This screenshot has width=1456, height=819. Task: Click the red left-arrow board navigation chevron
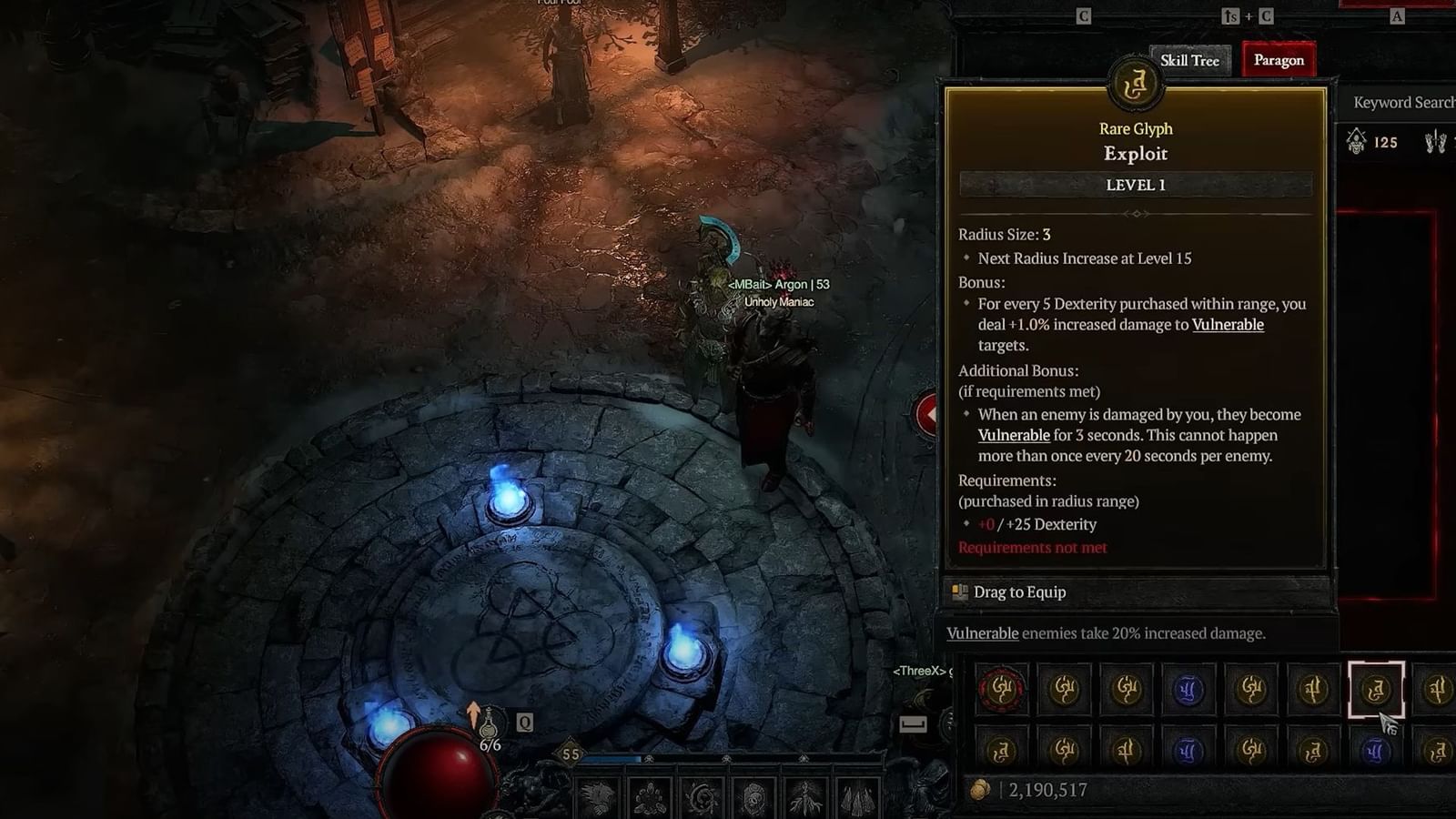(928, 414)
